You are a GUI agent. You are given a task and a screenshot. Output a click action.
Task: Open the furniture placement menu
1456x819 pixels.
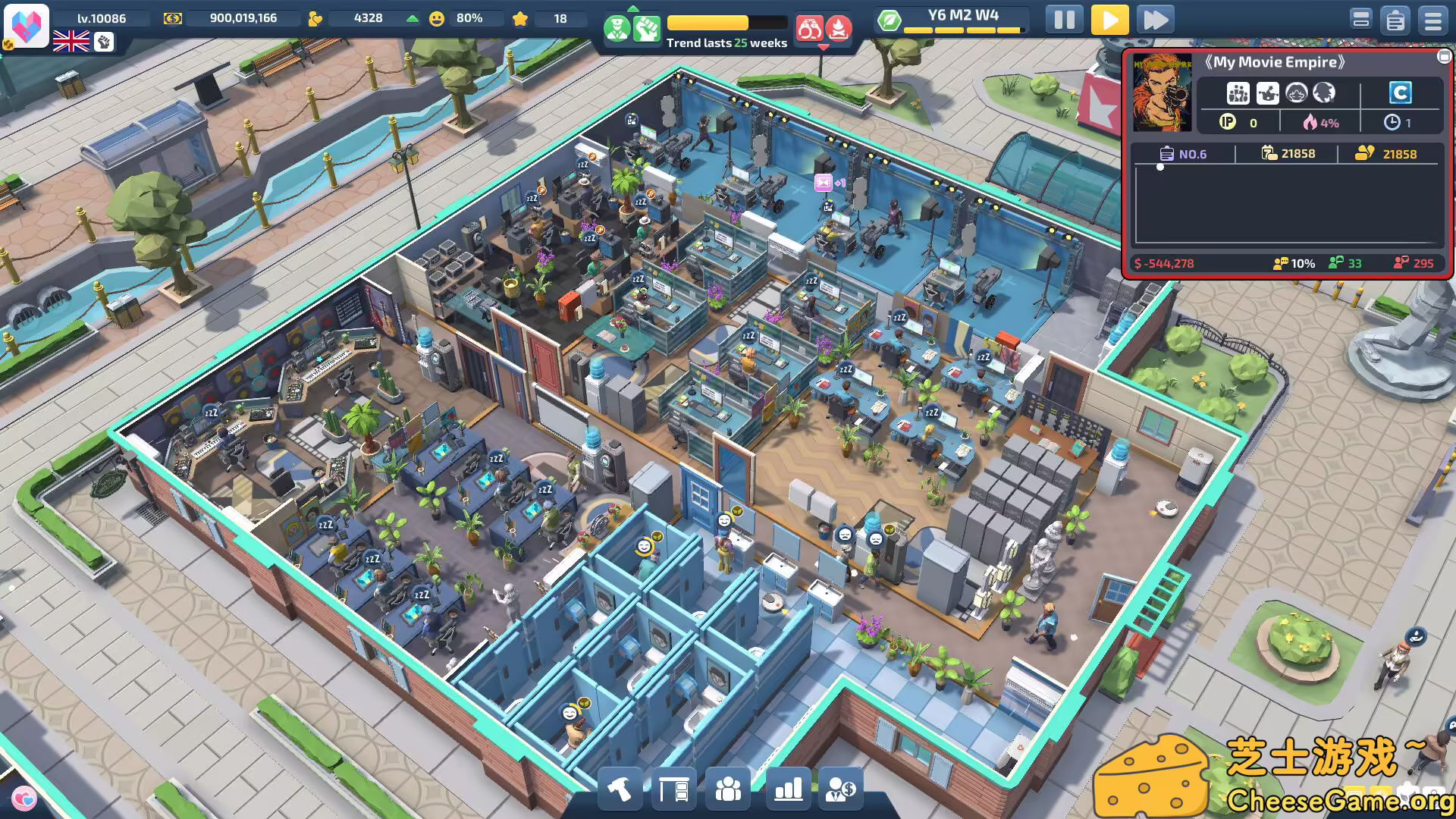point(675,789)
